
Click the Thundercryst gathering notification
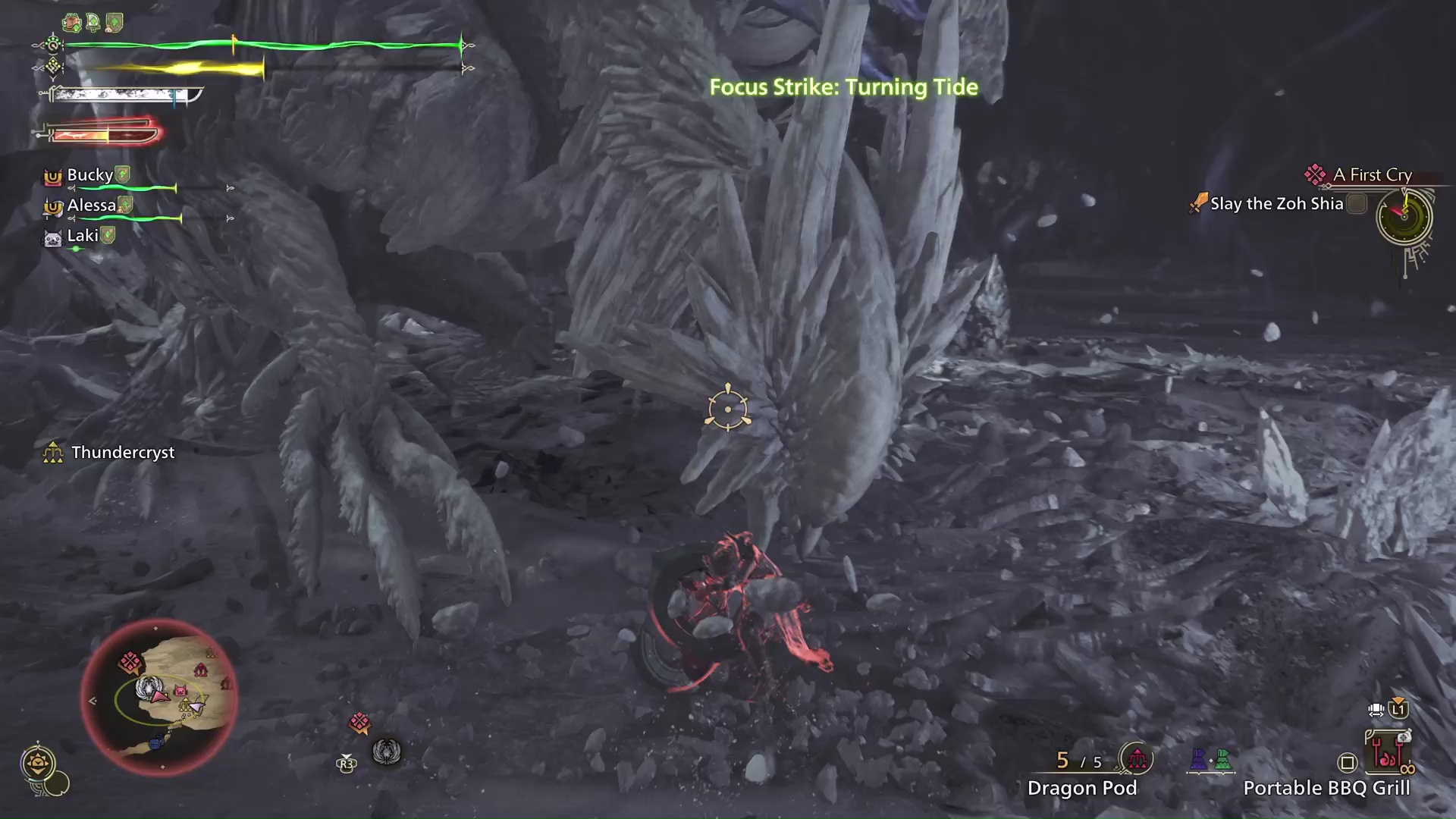click(x=121, y=453)
